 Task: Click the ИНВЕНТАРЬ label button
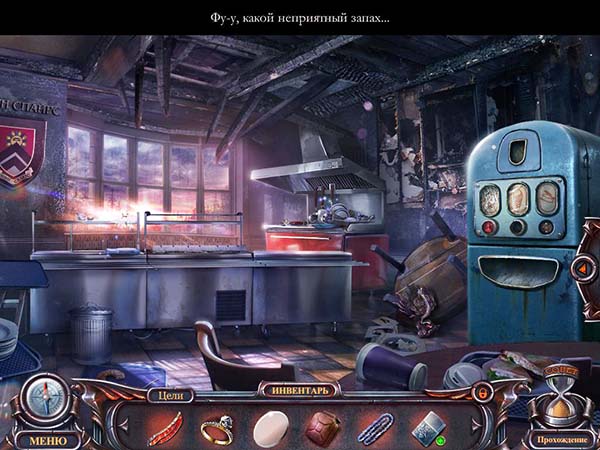tap(299, 389)
